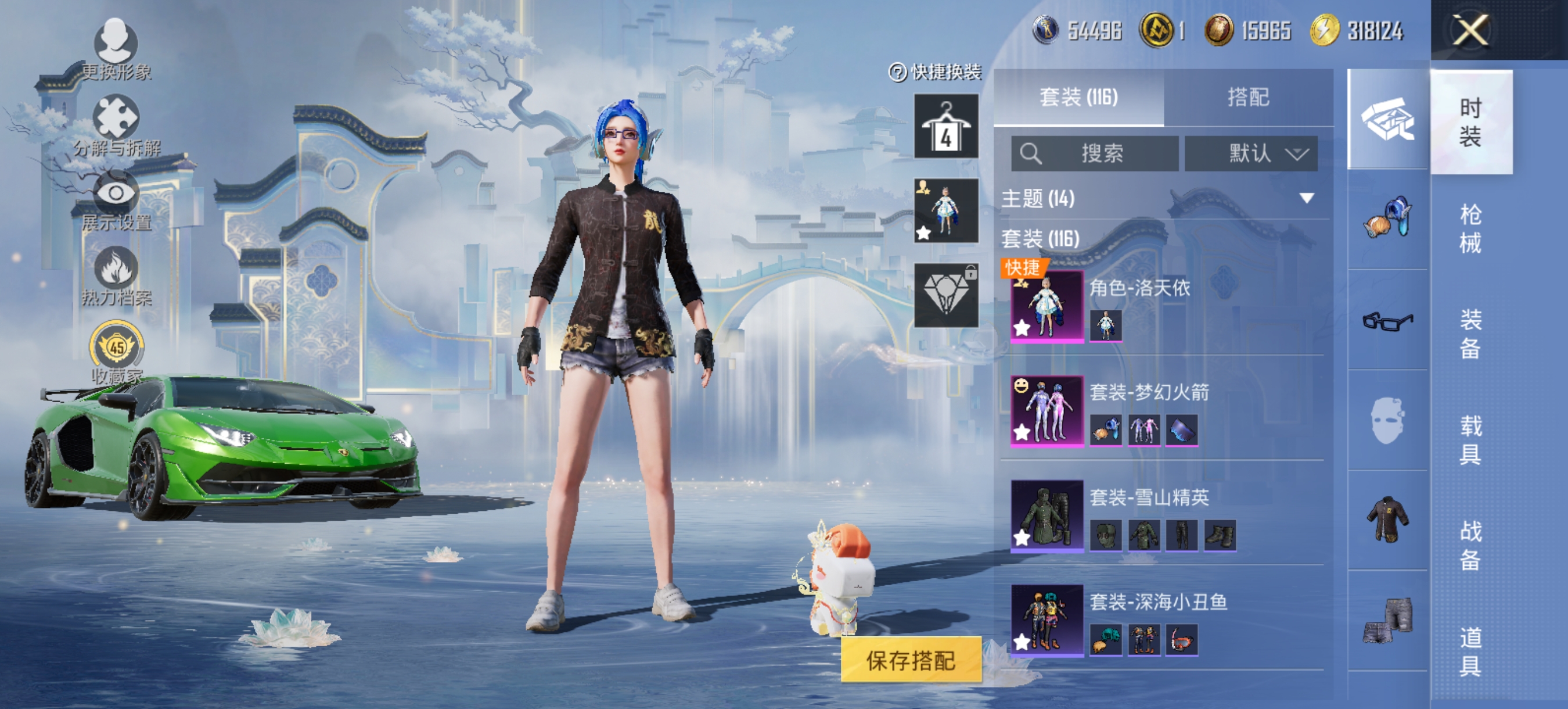Viewport: 1568px width, 709px height.
Task: Open 更换形象 change appearance
Action: click(116, 50)
